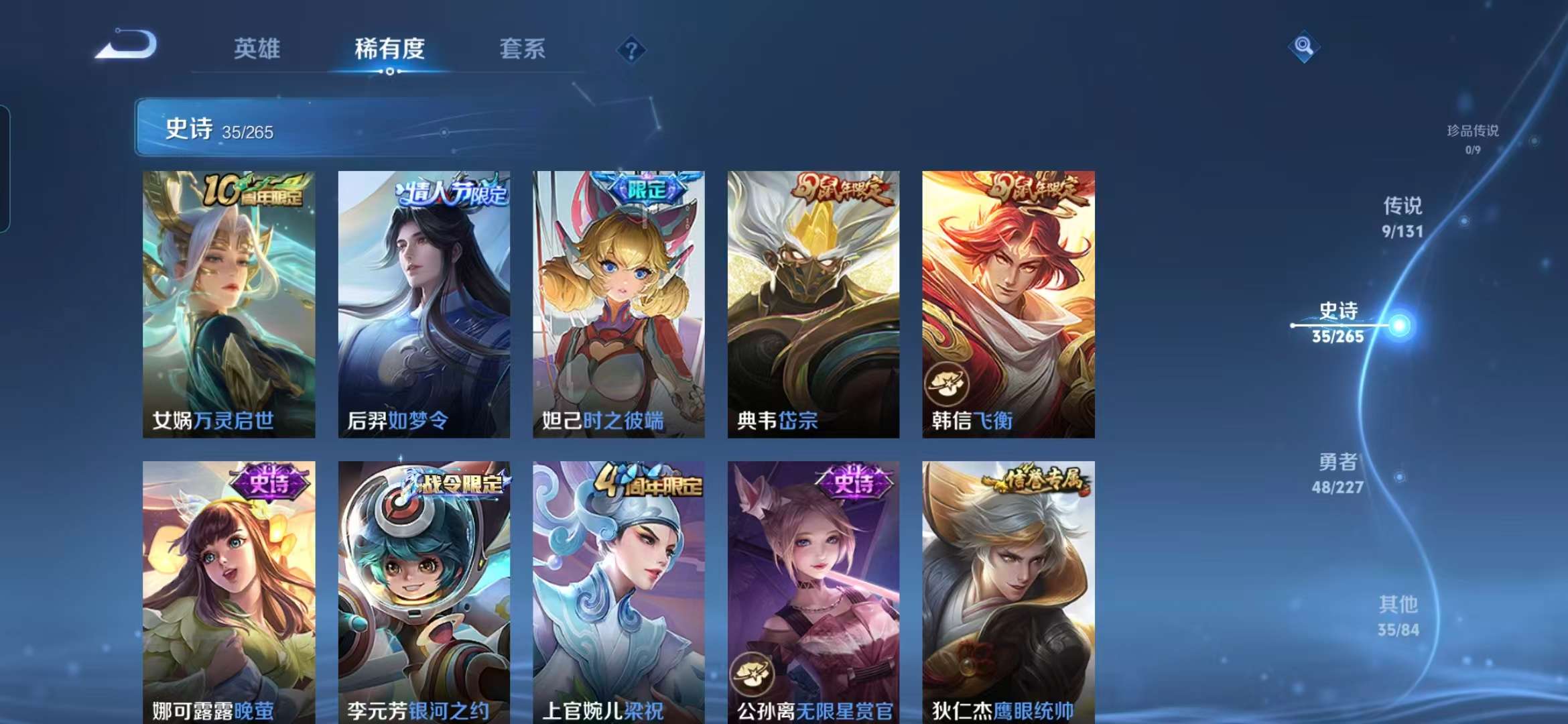Screen dimensions: 1568x724
Task: View 女娲 万灵启世 skin card
Action: tap(228, 304)
